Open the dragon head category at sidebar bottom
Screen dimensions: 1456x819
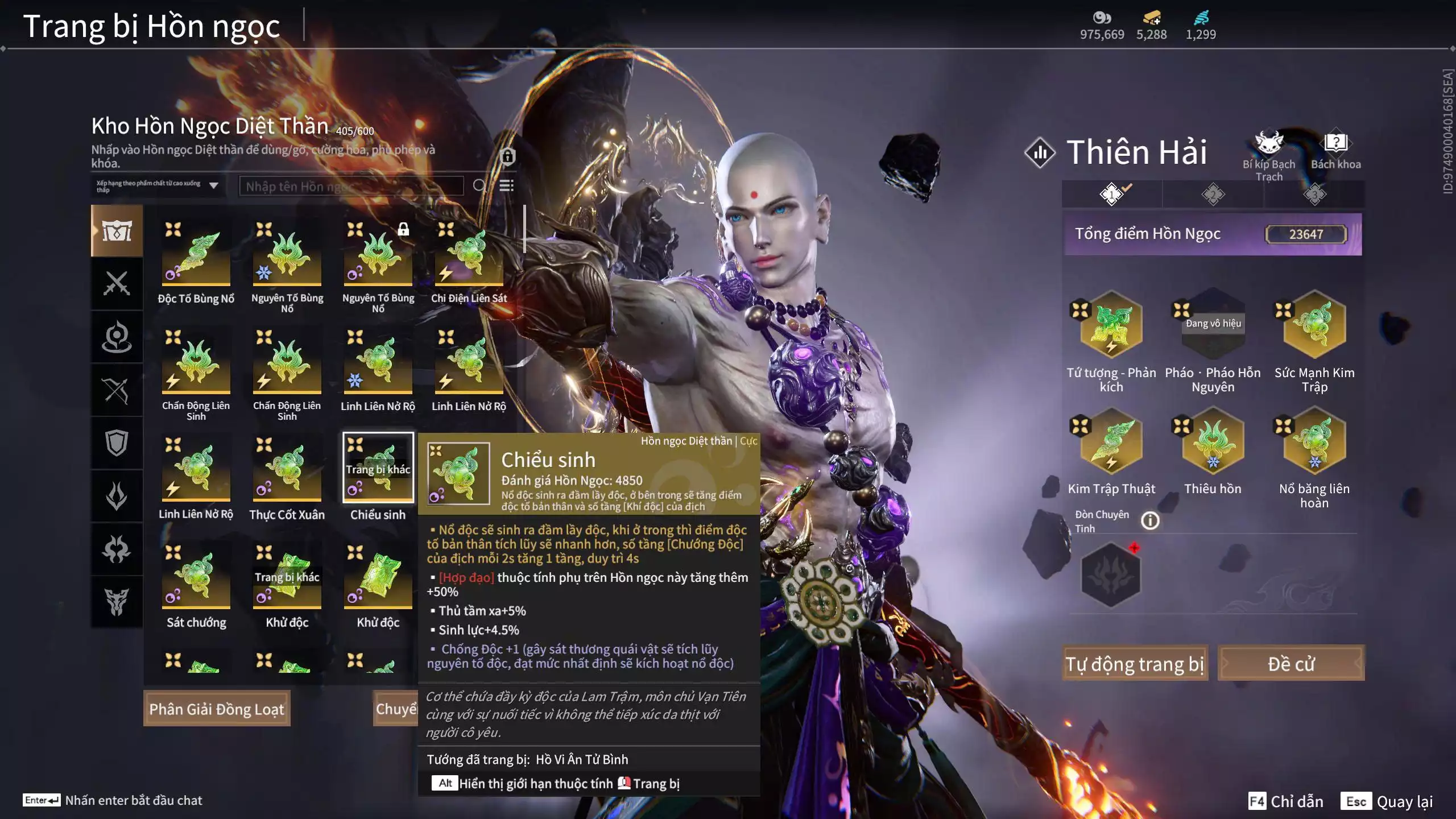tap(117, 602)
